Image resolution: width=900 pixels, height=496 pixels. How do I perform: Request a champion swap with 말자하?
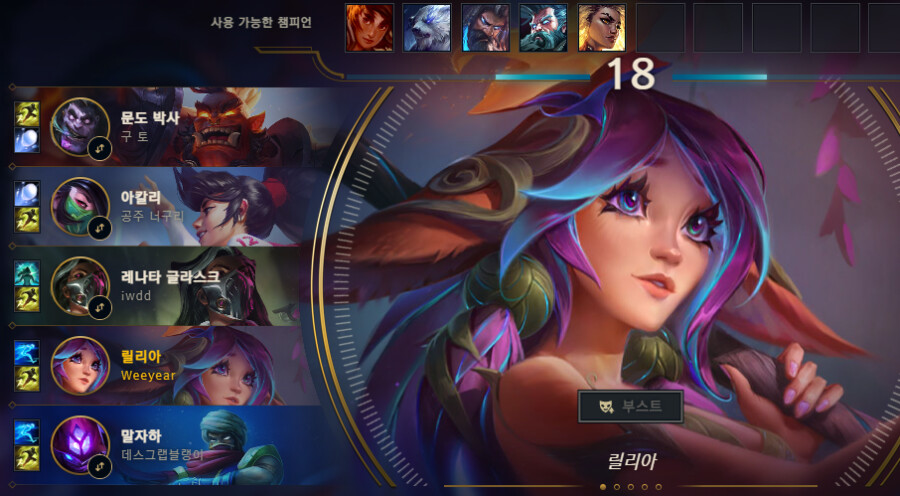coord(100,466)
